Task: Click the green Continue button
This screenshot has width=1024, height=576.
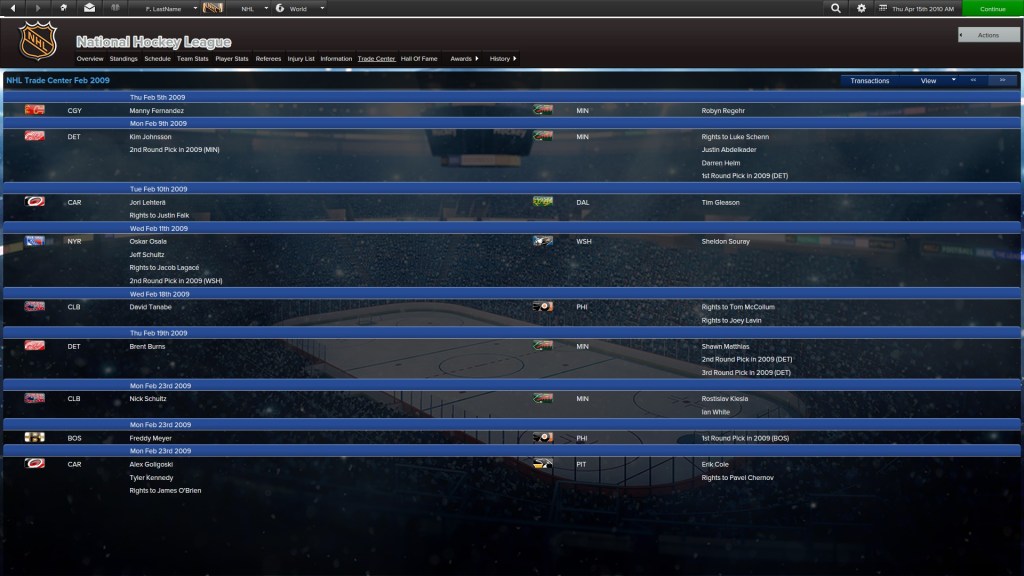Action: (x=992, y=8)
